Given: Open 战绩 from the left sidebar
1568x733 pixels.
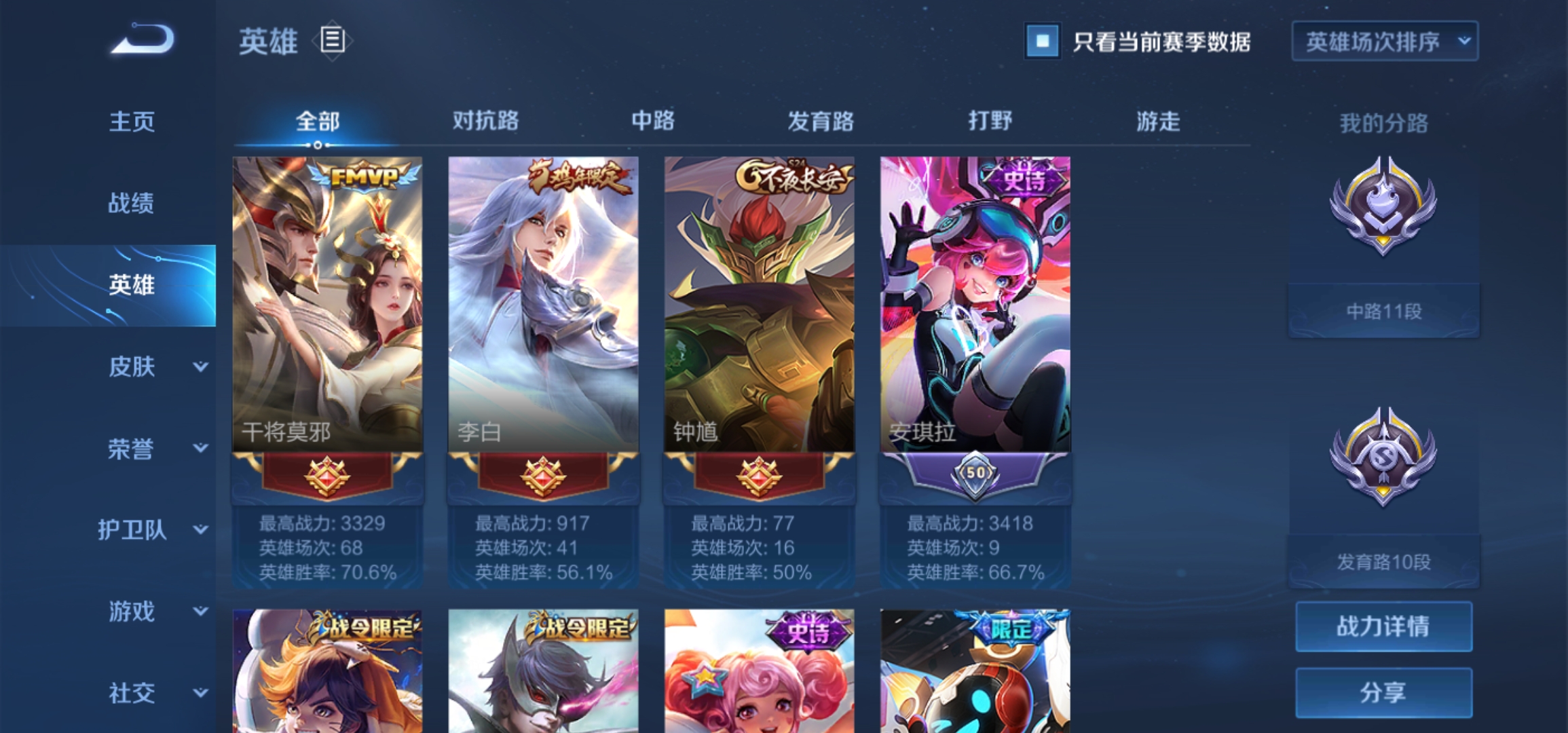Looking at the screenshot, I should point(131,204).
